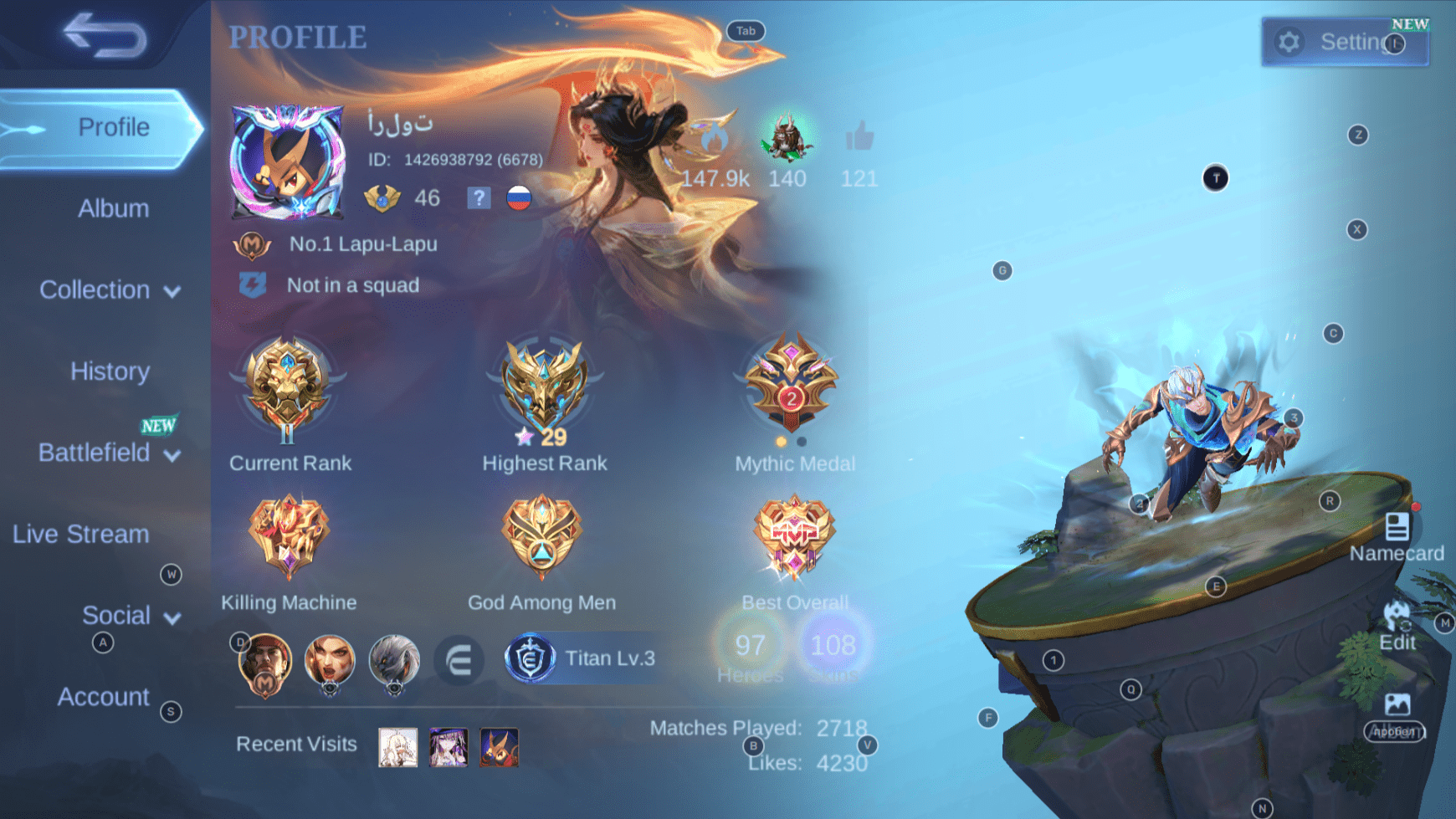This screenshot has width=1456, height=819.
Task: Open the History section
Action: coord(110,371)
